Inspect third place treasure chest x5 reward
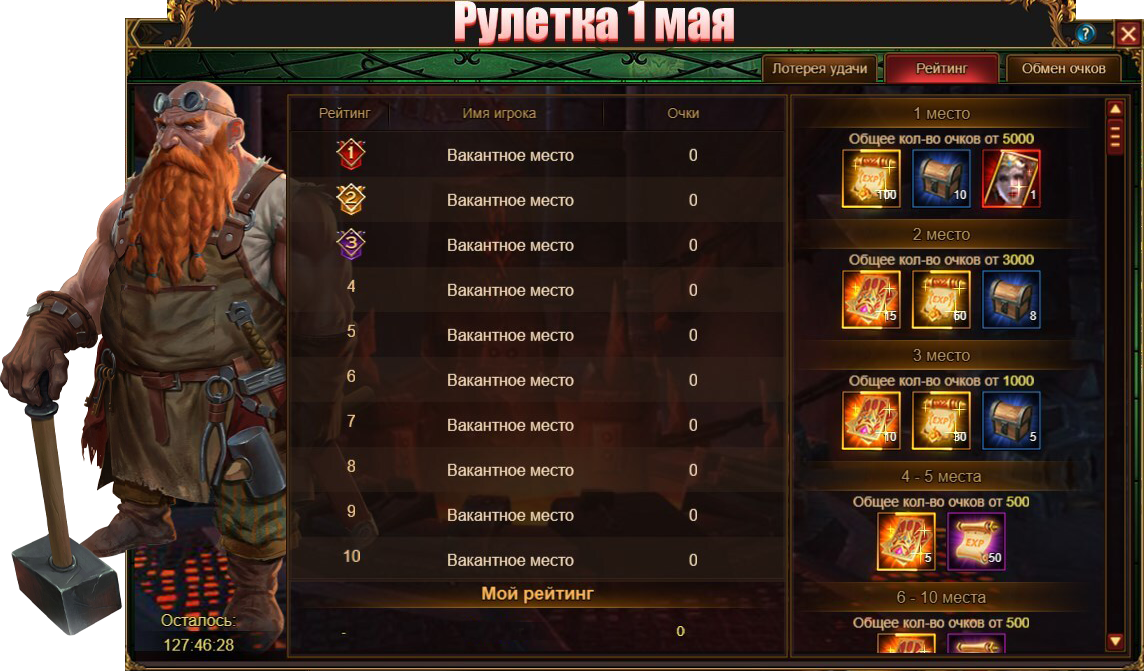Screen dimensions: 1144x671 pyautogui.click(x=1011, y=421)
